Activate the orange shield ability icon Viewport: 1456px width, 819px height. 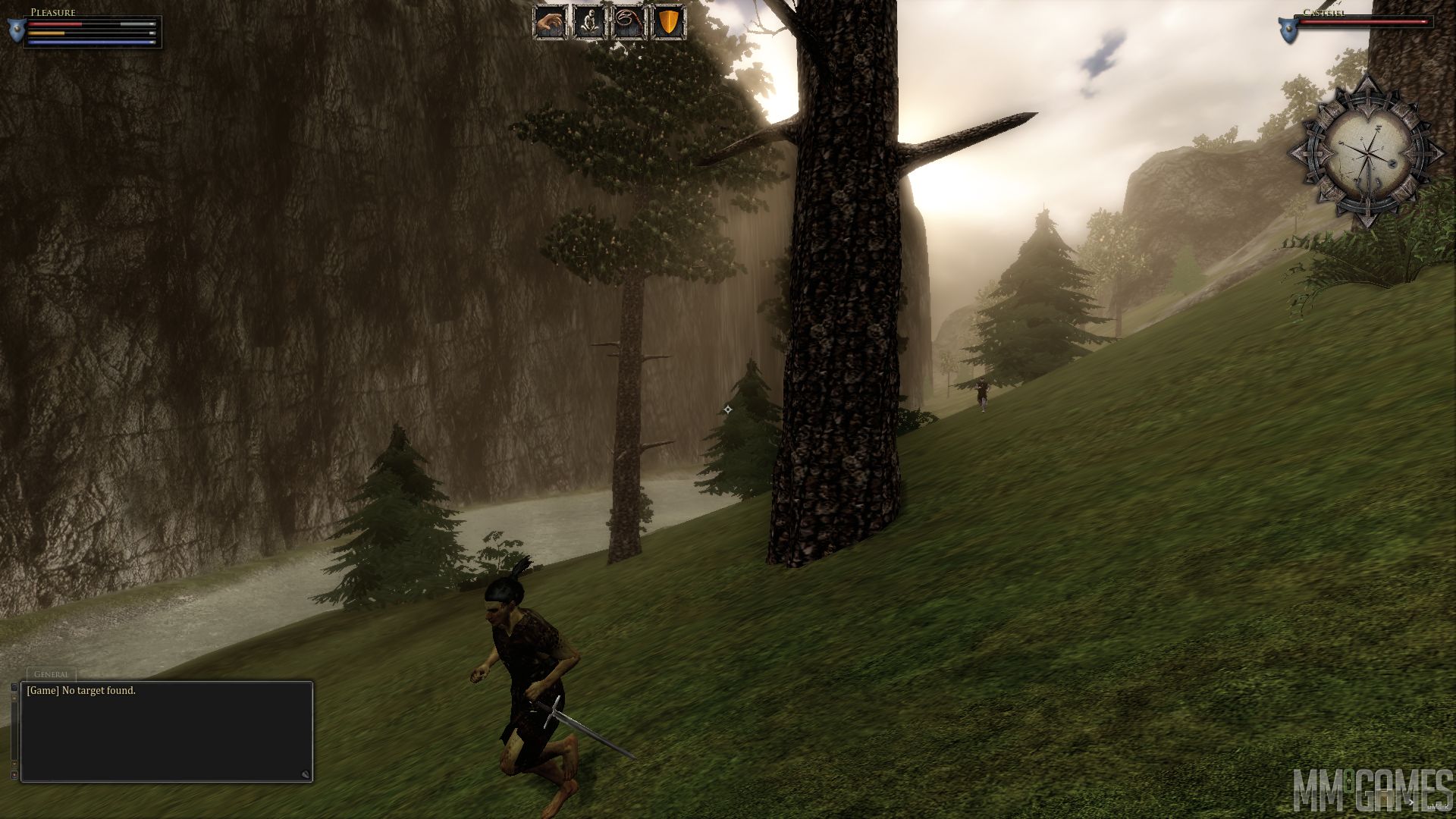point(668,23)
